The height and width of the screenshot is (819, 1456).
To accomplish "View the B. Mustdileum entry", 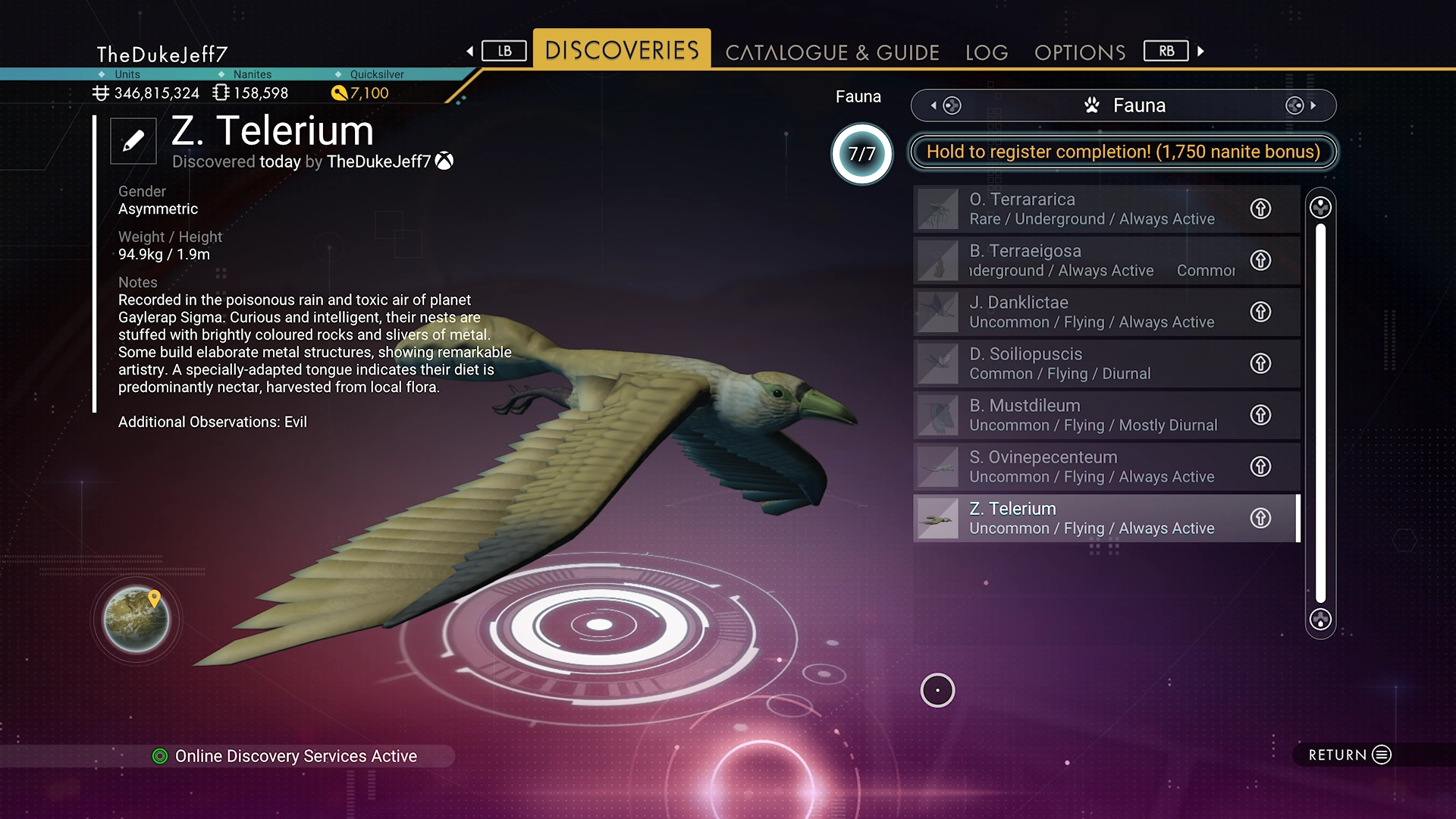I will coord(1077,416).
